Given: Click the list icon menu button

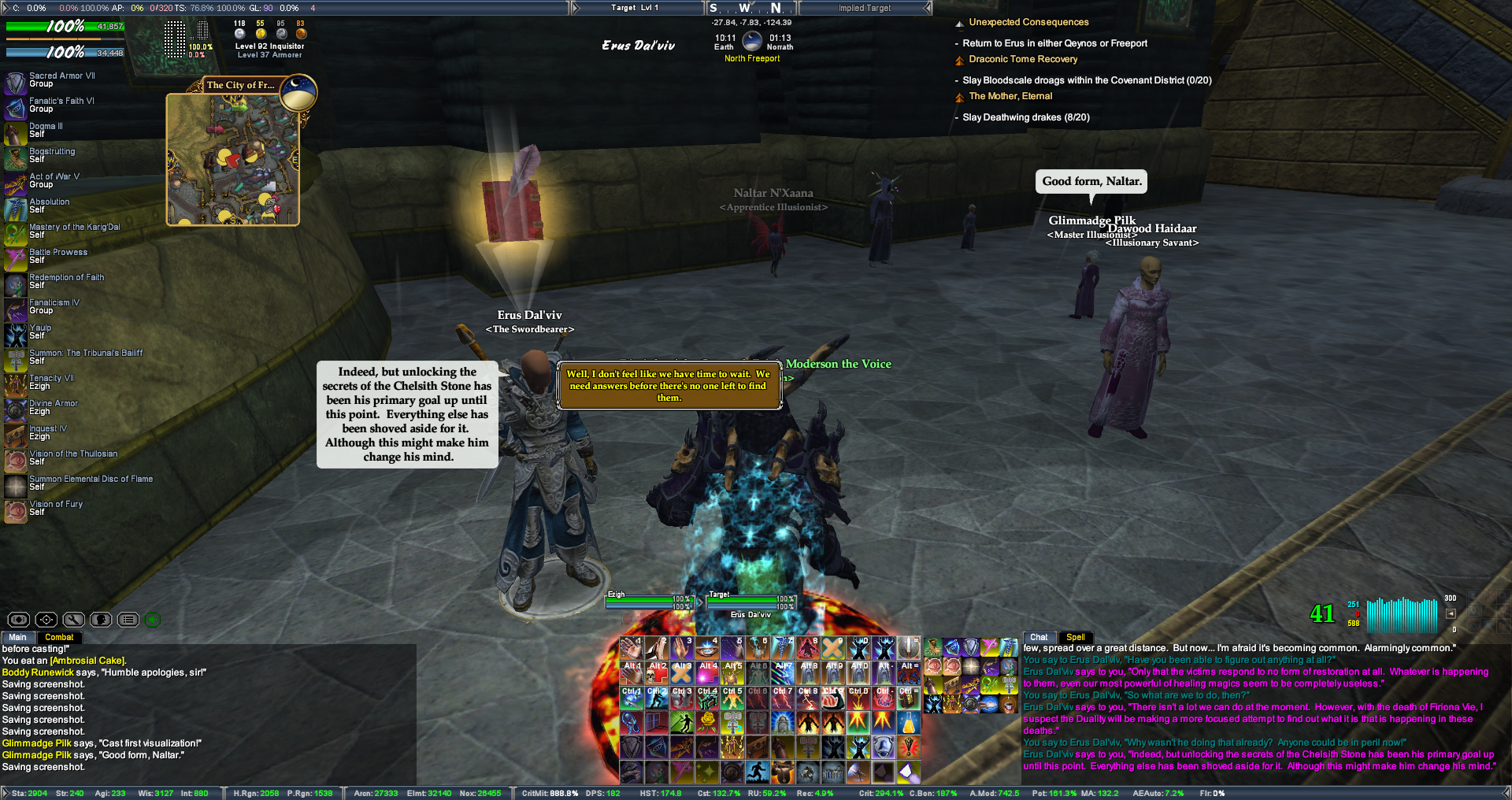Looking at the screenshot, I should click(x=128, y=620).
